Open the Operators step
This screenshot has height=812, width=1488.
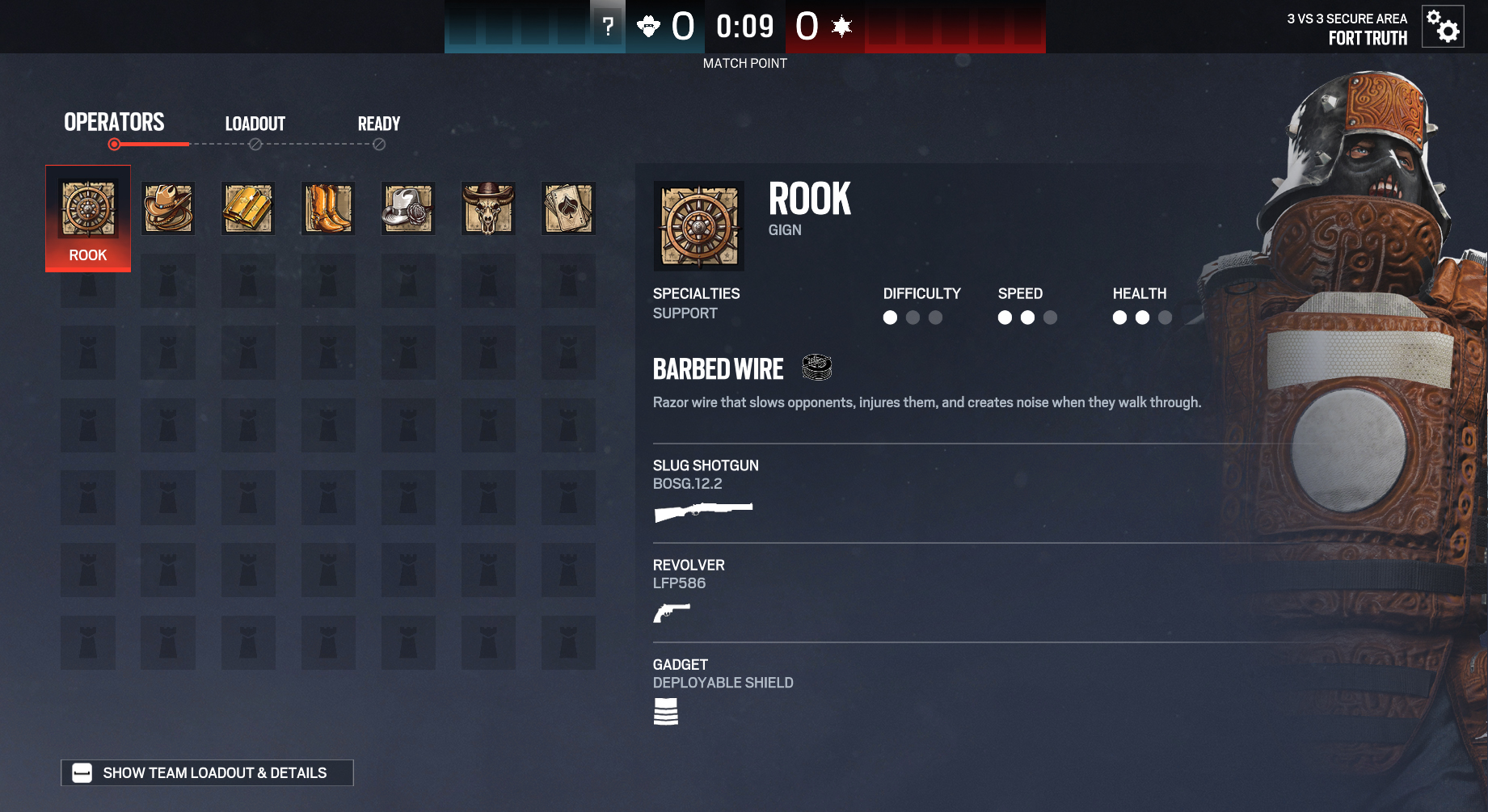(114, 123)
